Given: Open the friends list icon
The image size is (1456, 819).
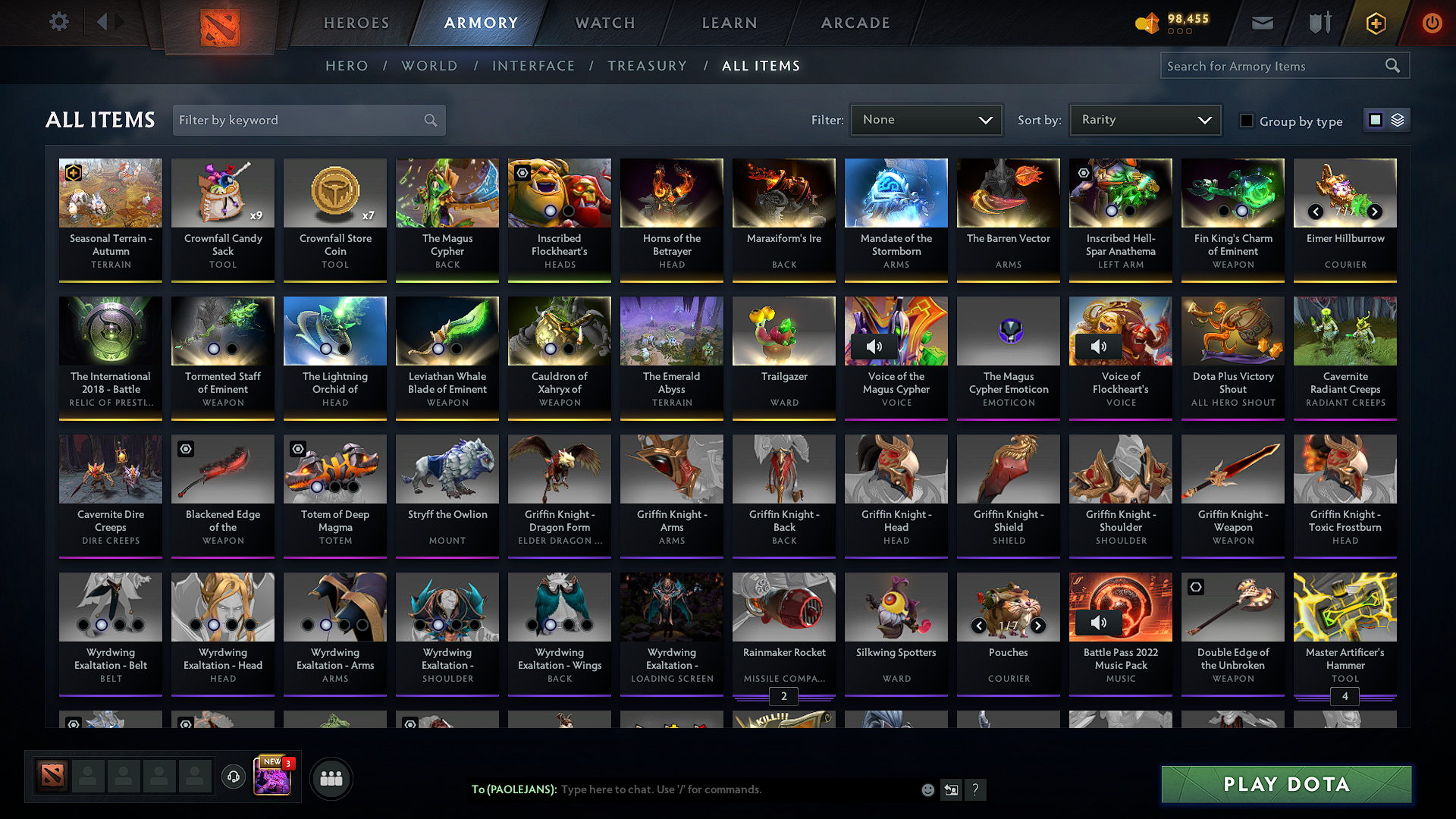Looking at the screenshot, I should (331, 777).
